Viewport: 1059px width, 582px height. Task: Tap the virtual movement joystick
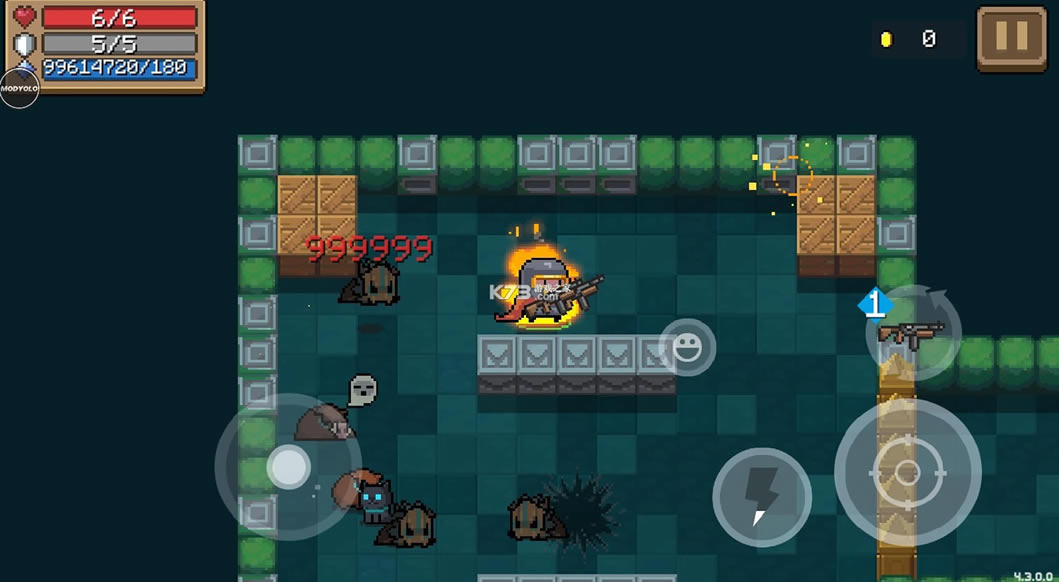point(288,466)
